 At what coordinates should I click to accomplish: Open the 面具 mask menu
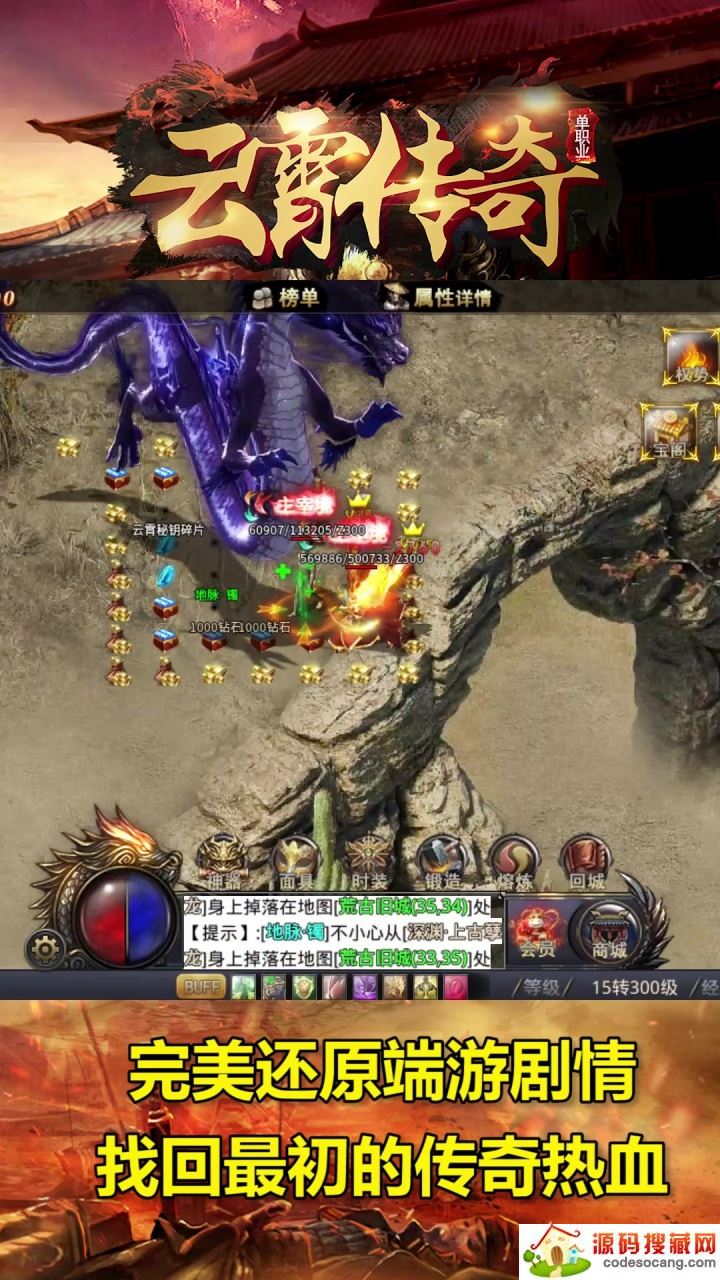click(297, 862)
